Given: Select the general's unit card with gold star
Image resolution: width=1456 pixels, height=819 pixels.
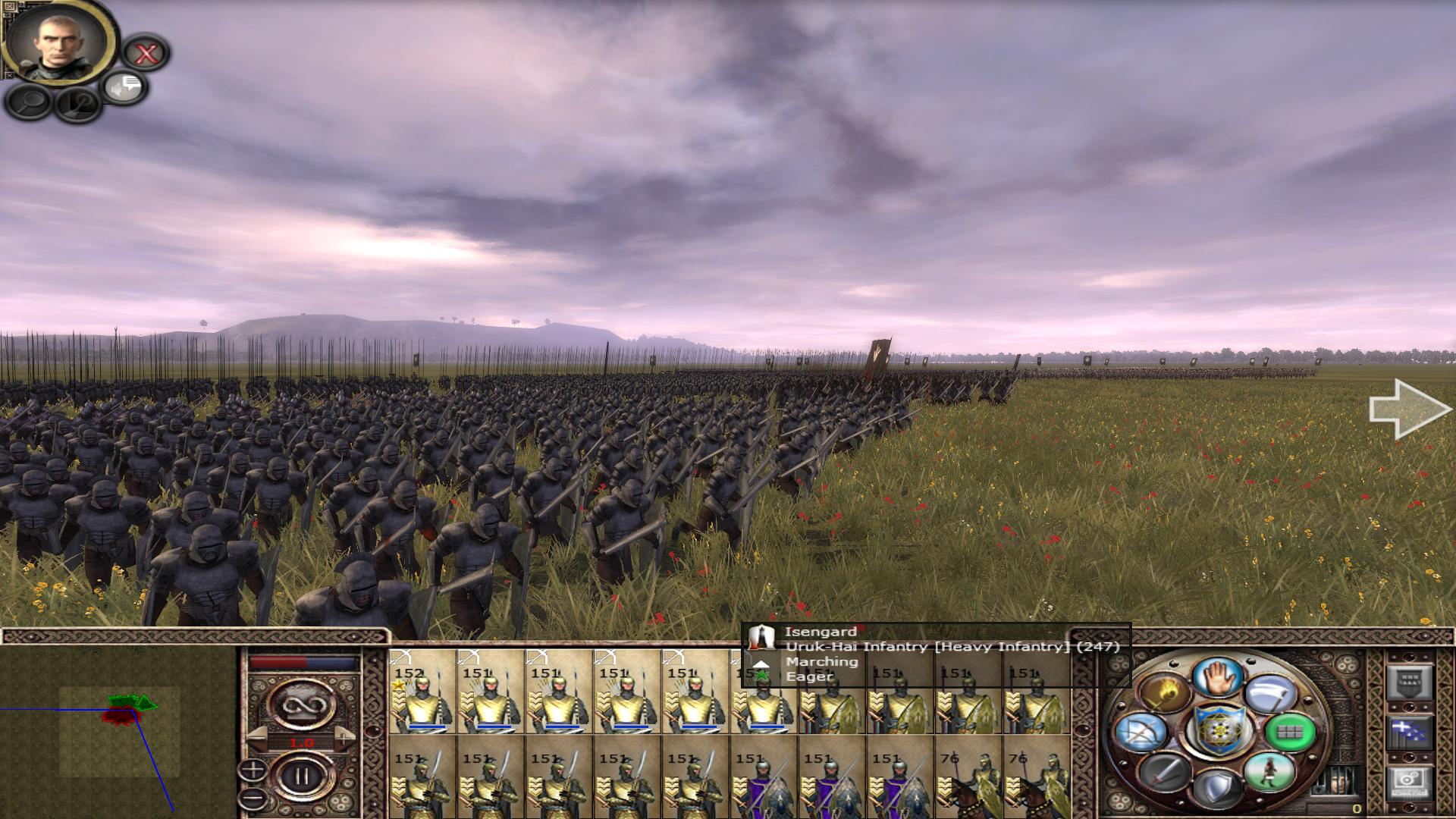Looking at the screenshot, I should point(422,692).
